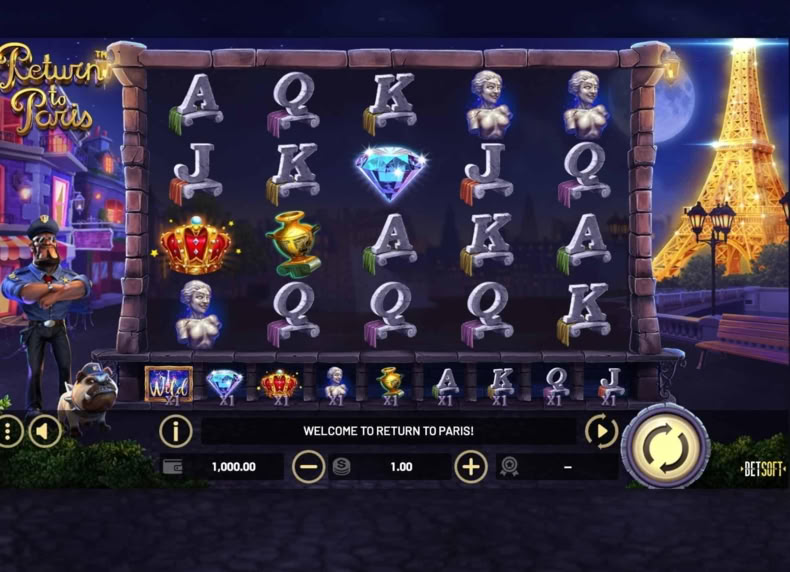Open the three-dot options menu

[9, 432]
